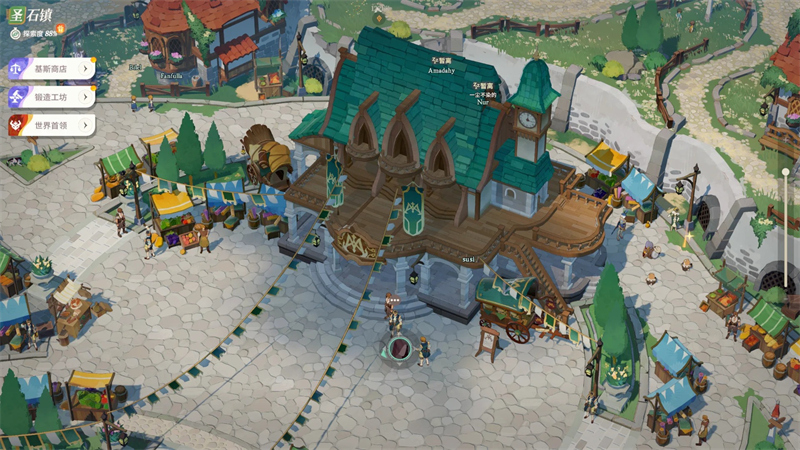Open the 锻造工坊 forge workshop entry

pos(50,97)
